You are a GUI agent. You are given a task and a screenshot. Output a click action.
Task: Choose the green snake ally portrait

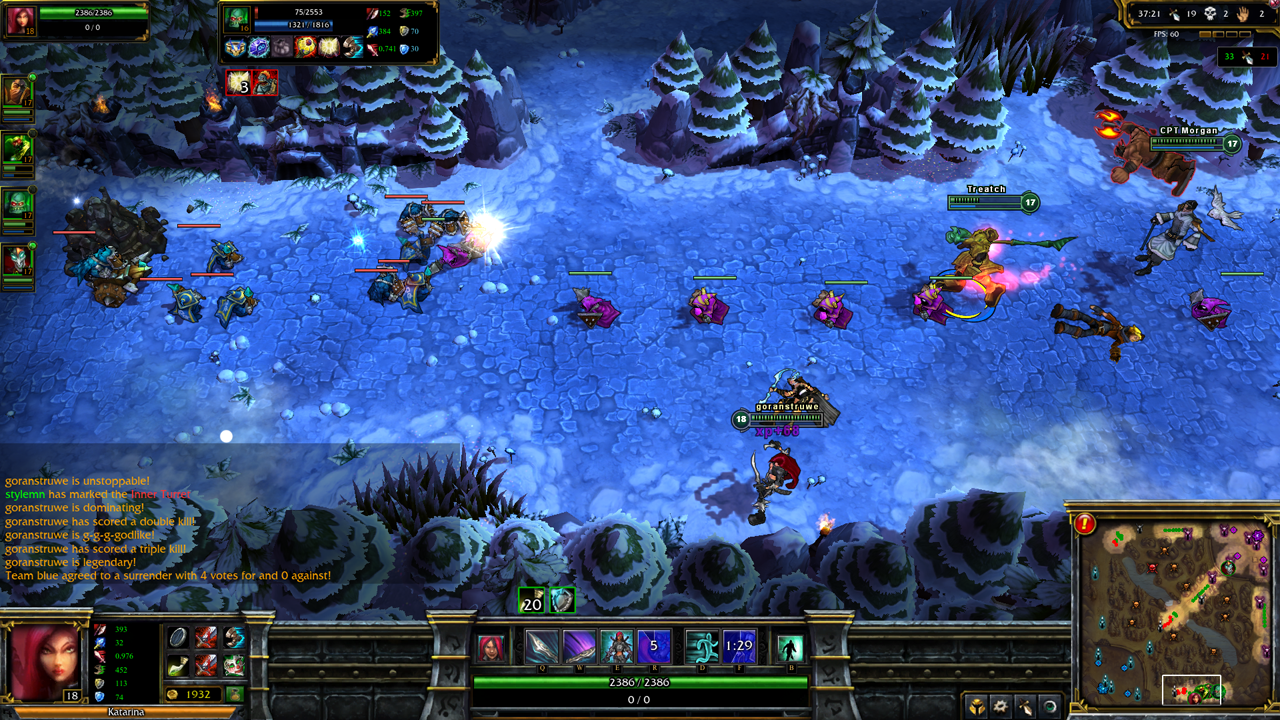[x=16, y=148]
